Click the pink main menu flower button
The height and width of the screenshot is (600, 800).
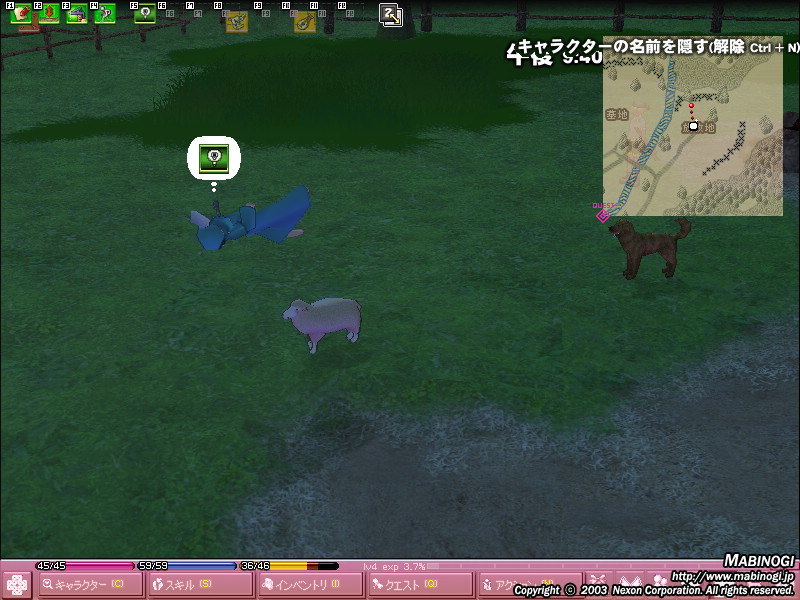tap(17, 584)
